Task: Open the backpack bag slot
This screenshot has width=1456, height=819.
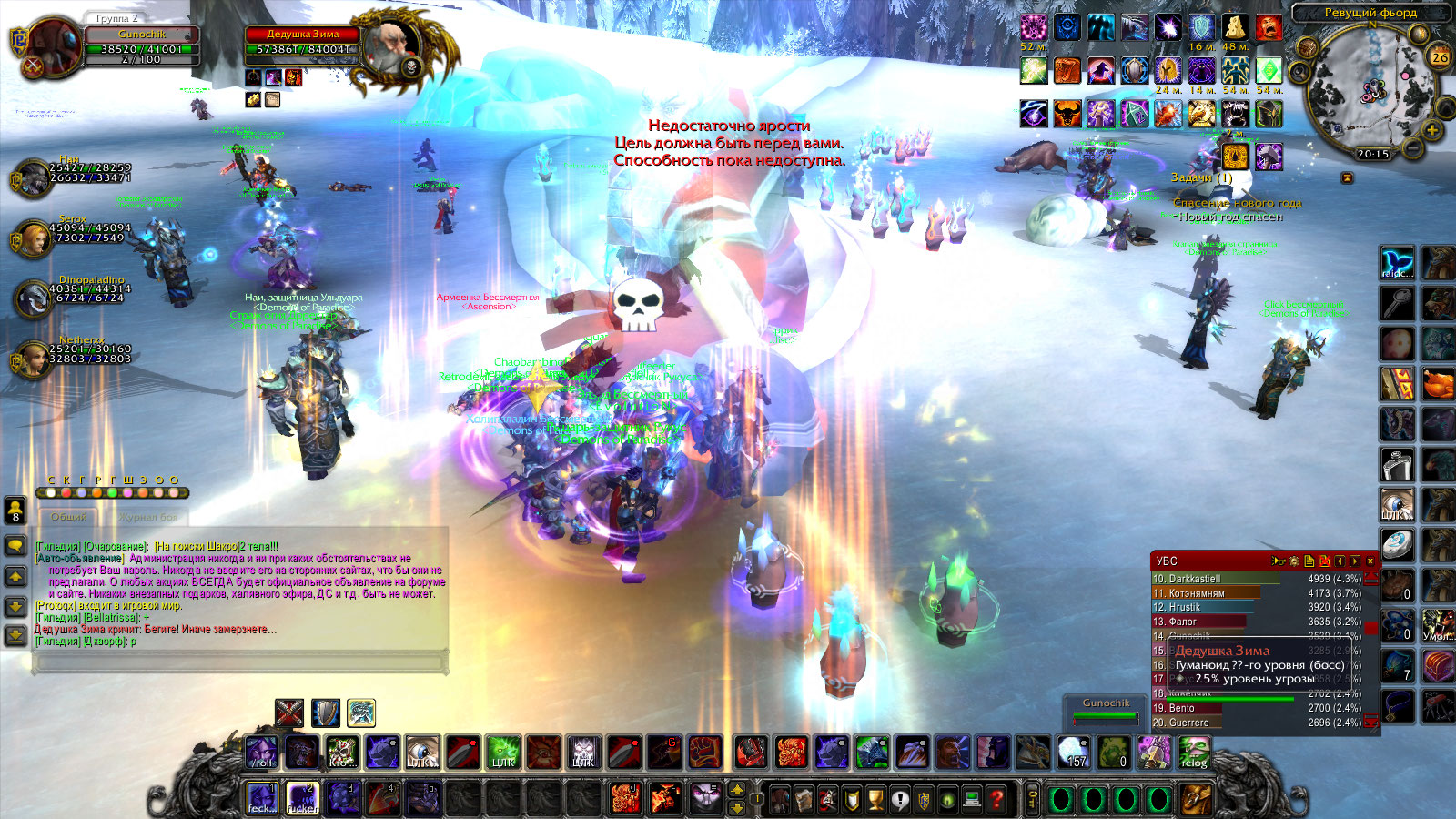Action: click(x=1196, y=801)
